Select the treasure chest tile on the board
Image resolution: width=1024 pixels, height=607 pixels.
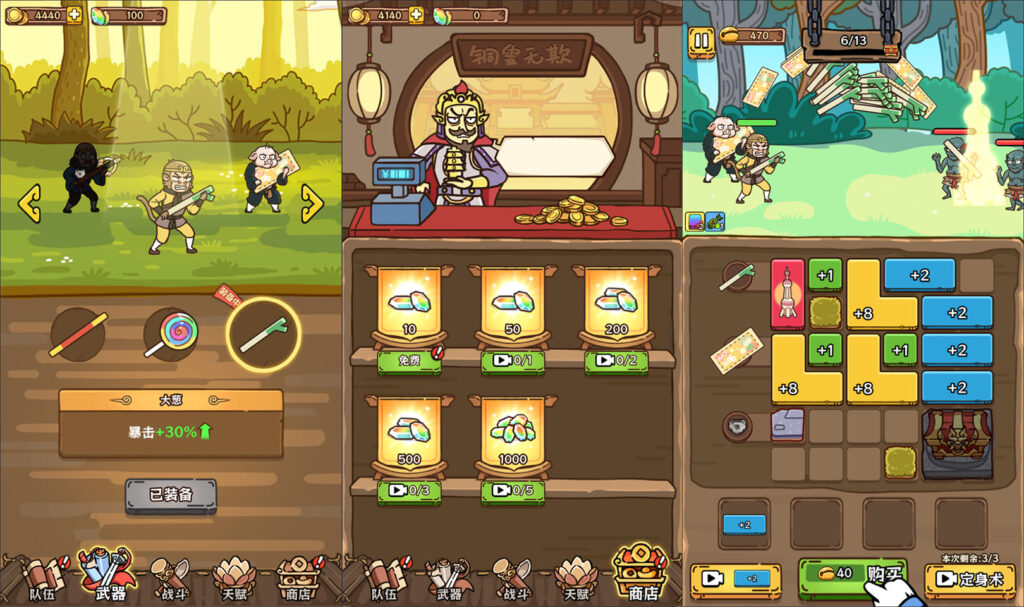click(x=957, y=442)
